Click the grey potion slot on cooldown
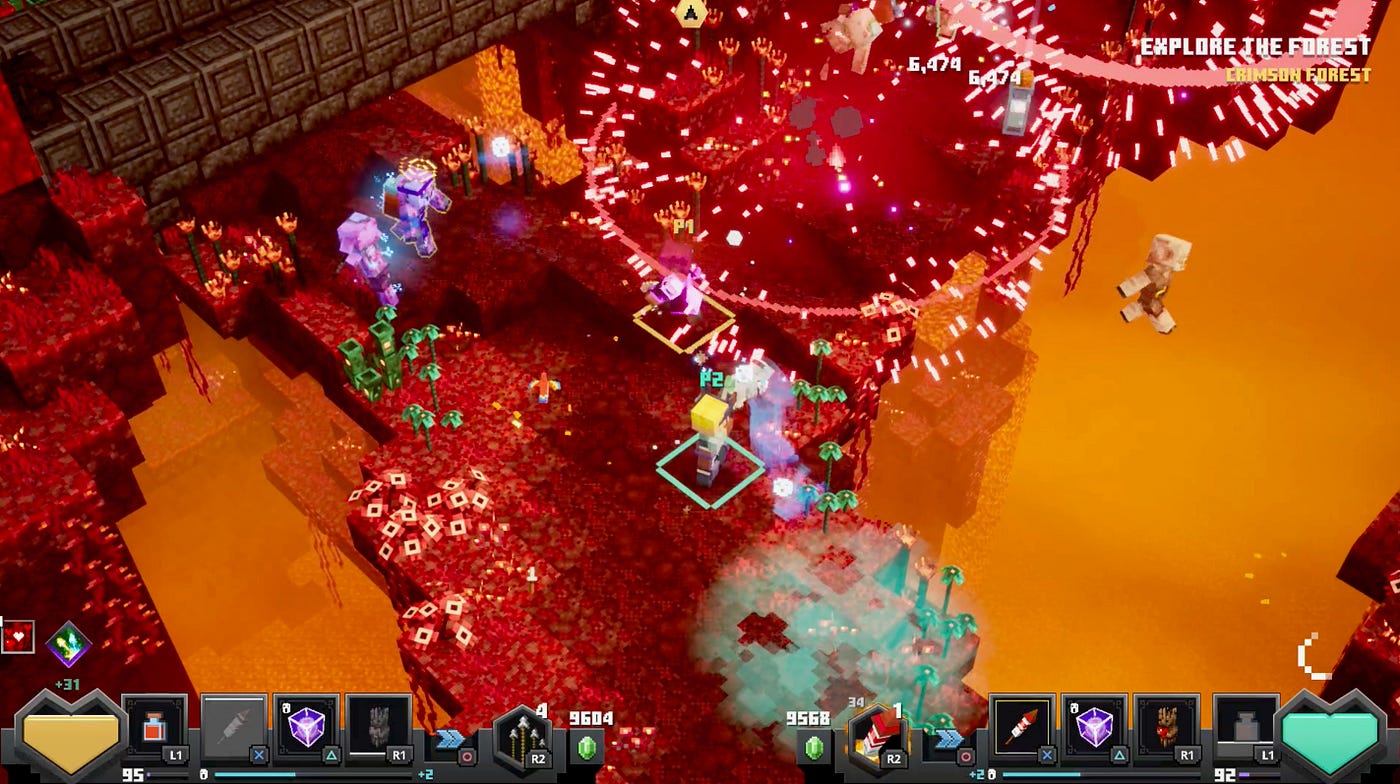 [1245, 729]
